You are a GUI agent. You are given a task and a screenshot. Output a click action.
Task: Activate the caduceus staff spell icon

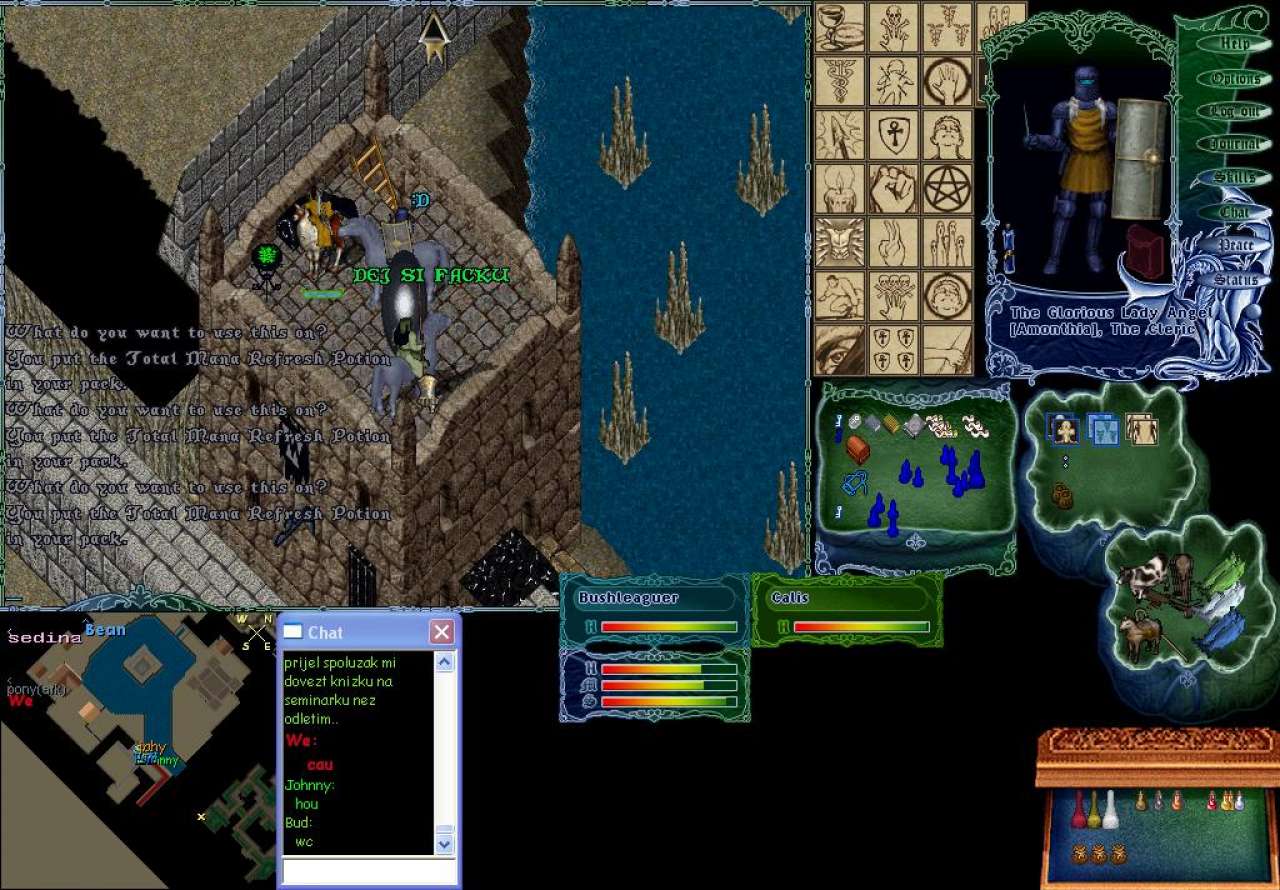839,80
